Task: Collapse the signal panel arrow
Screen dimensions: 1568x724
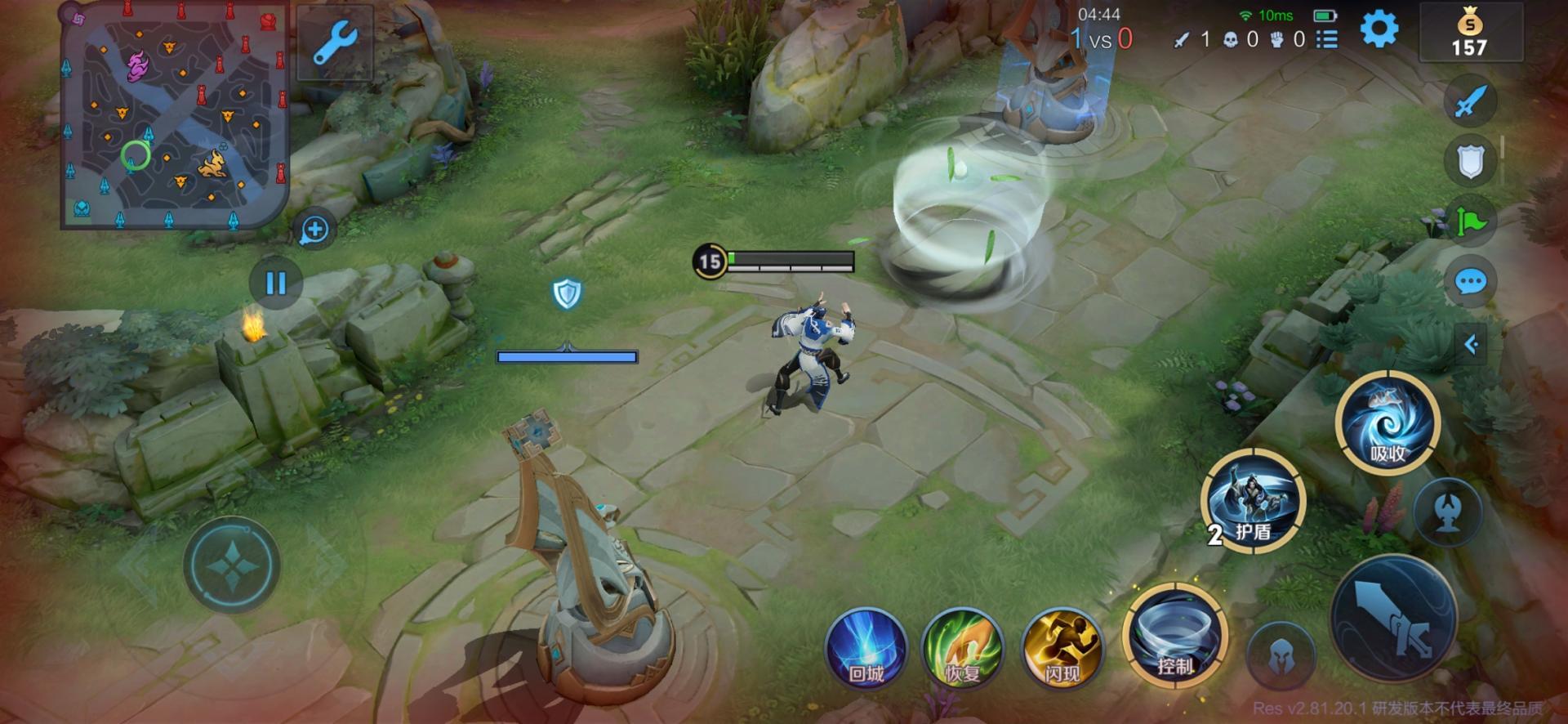Action: point(1471,345)
